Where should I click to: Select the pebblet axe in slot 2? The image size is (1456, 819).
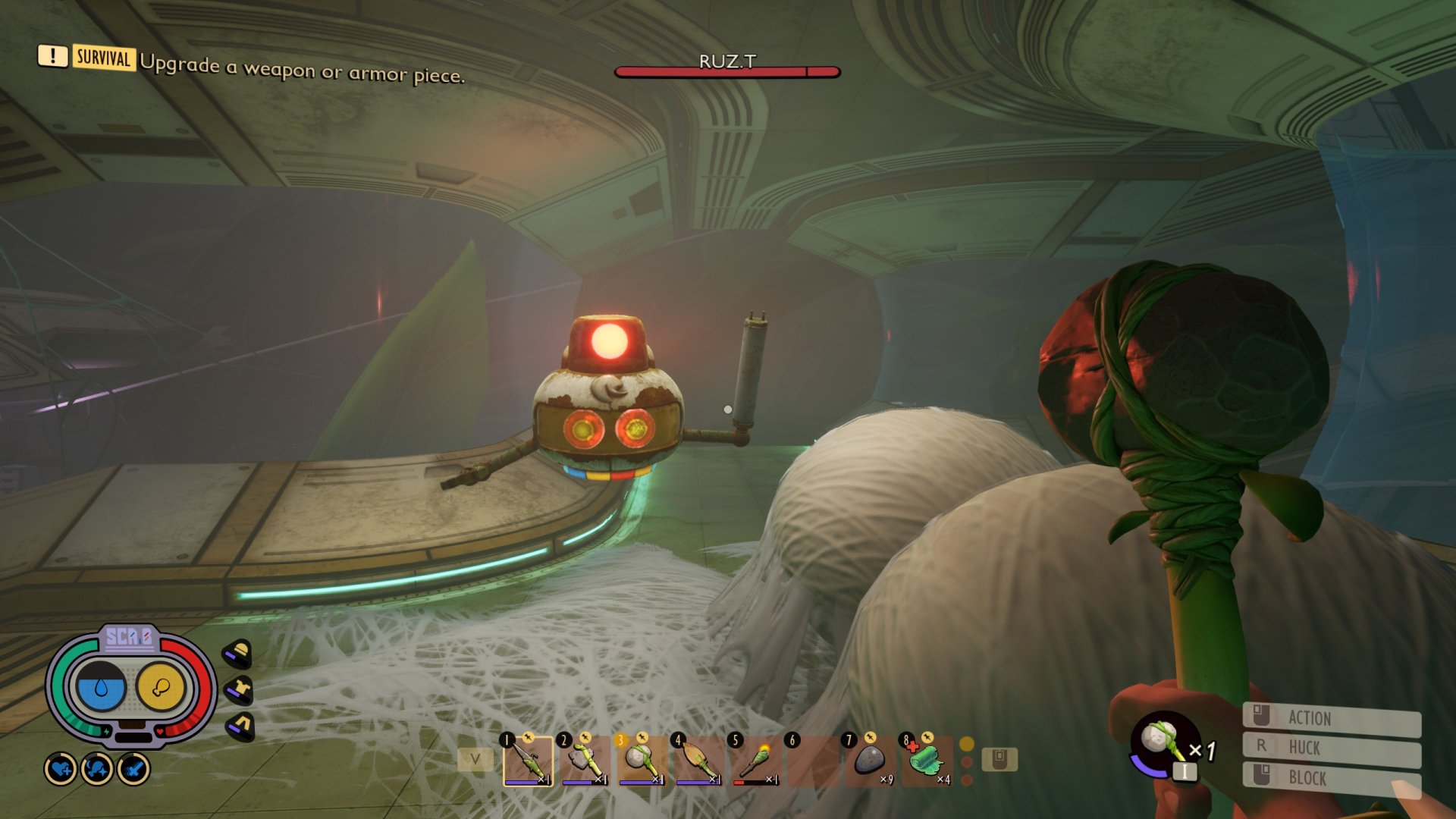tap(585, 760)
